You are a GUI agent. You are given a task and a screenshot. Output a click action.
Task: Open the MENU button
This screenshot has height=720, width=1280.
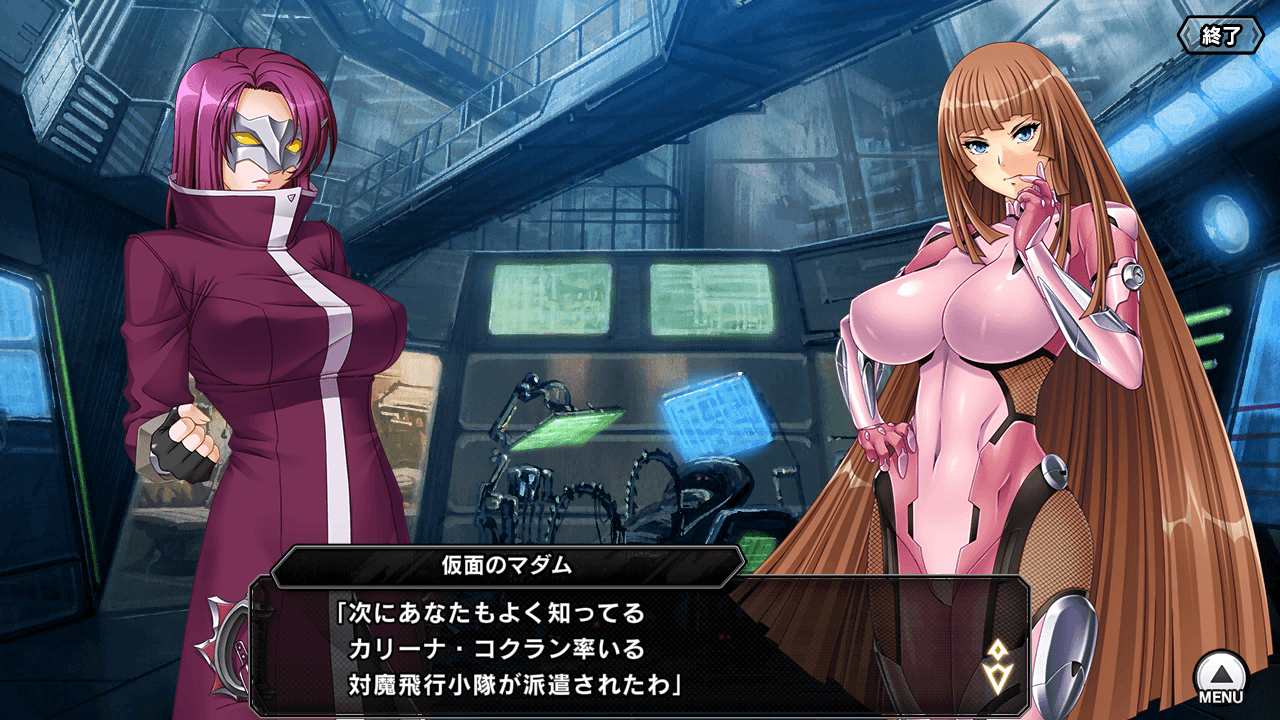click(x=1221, y=676)
